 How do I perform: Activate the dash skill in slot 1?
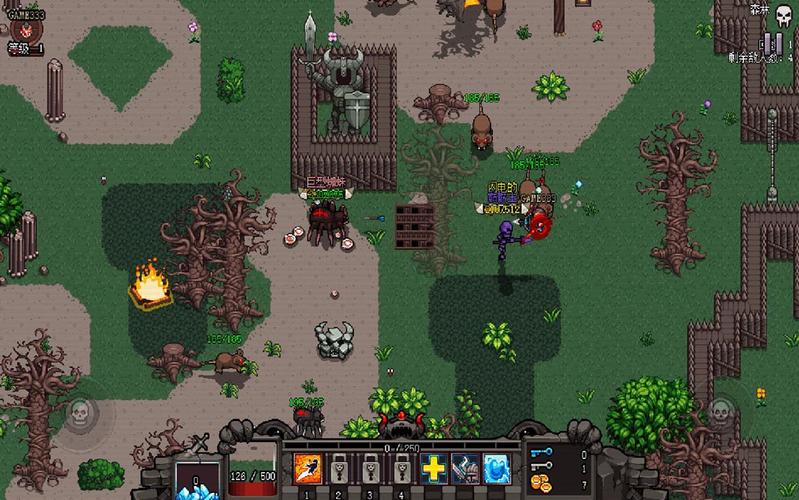point(306,469)
